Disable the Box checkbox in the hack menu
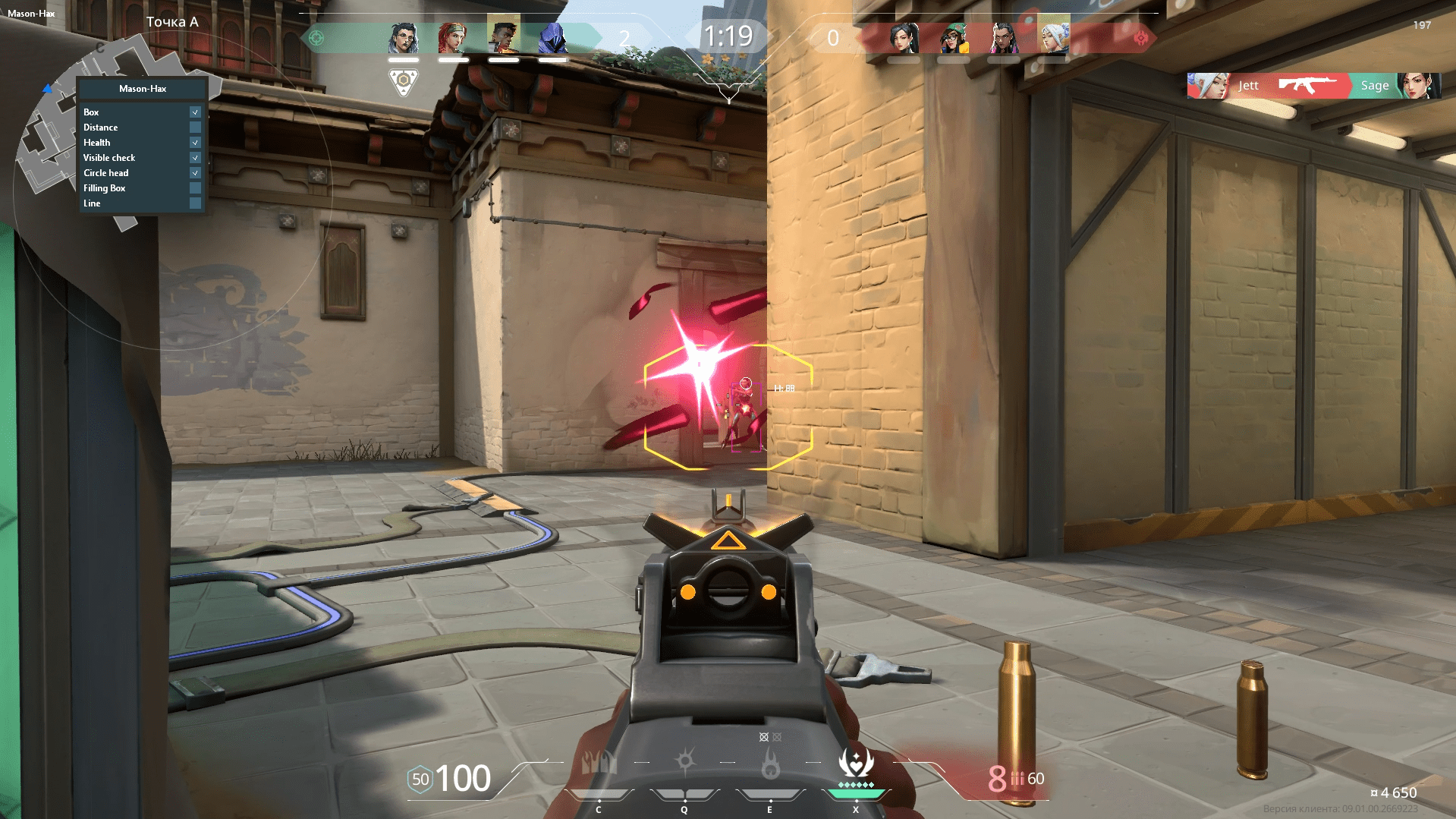The height and width of the screenshot is (819, 1456). (x=196, y=112)
